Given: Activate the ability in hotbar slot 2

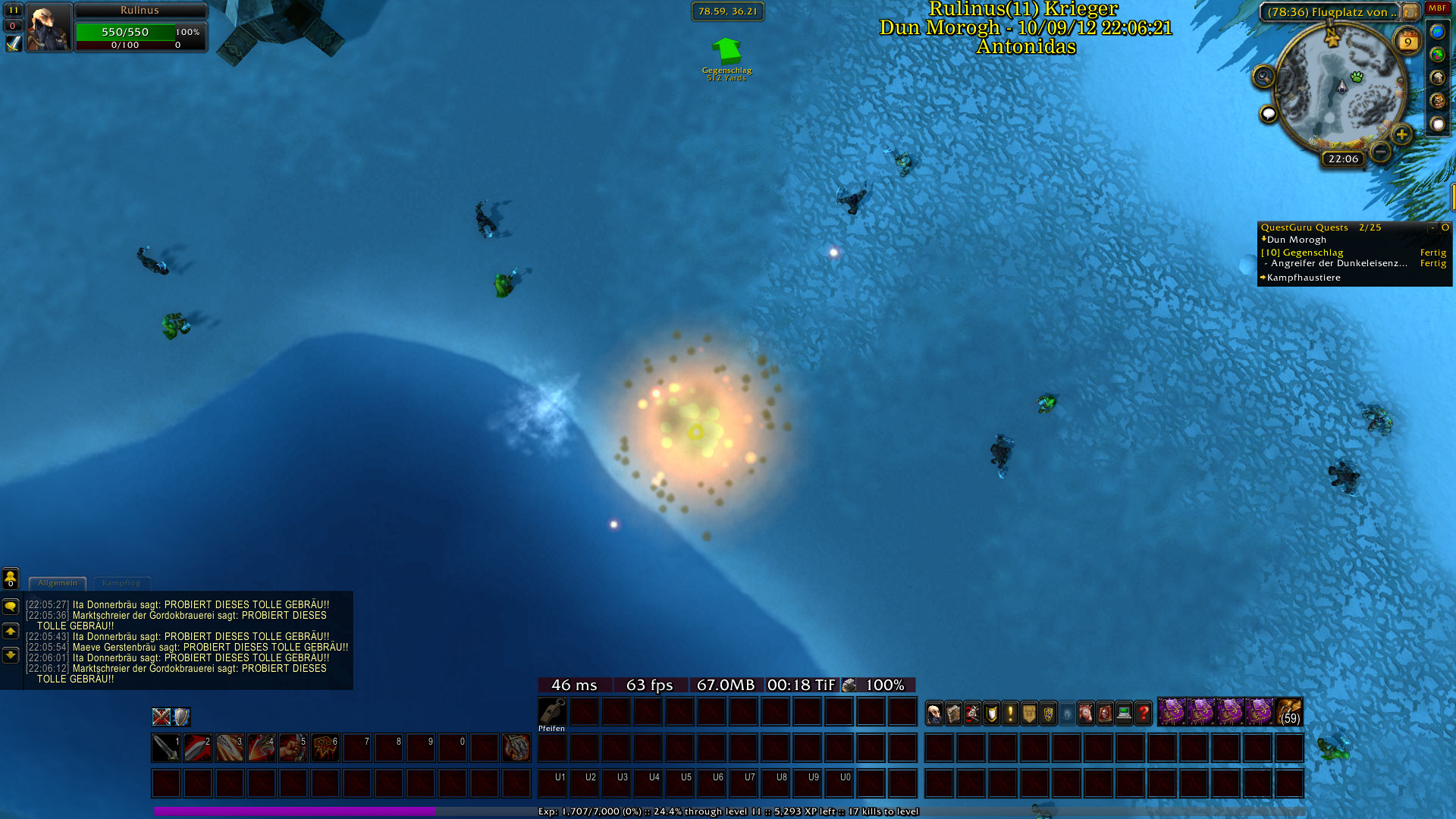Looking at the screenshot, I should (x=198, y=748).
